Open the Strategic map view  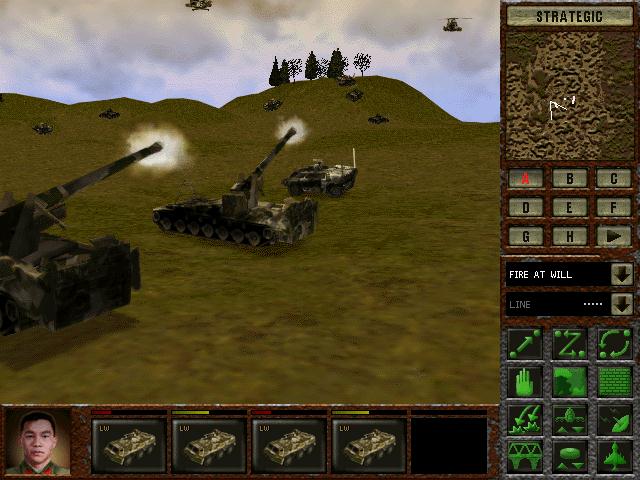tap(570, 16)
